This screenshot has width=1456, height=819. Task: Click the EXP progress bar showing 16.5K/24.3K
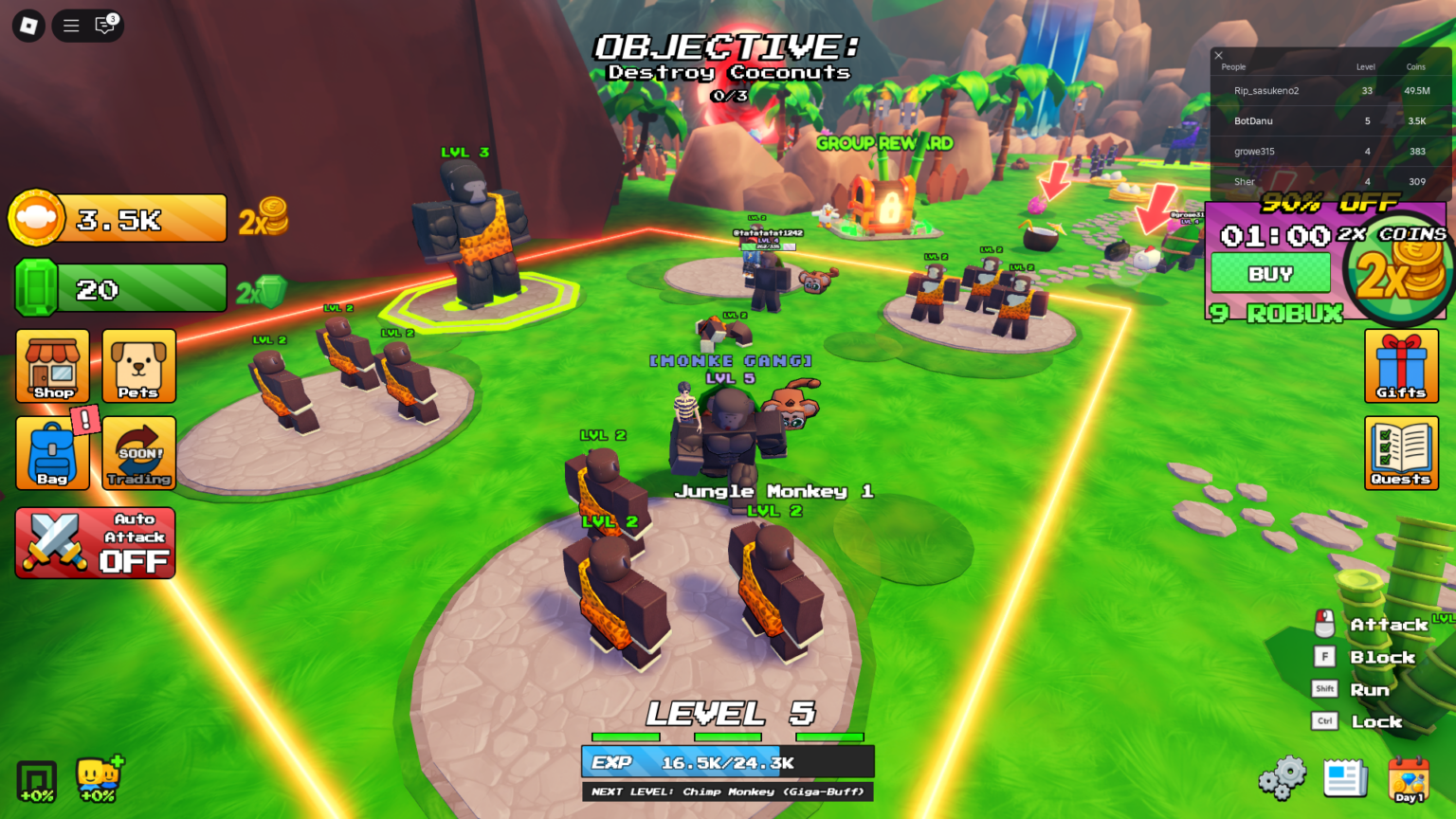pos(727,761)
